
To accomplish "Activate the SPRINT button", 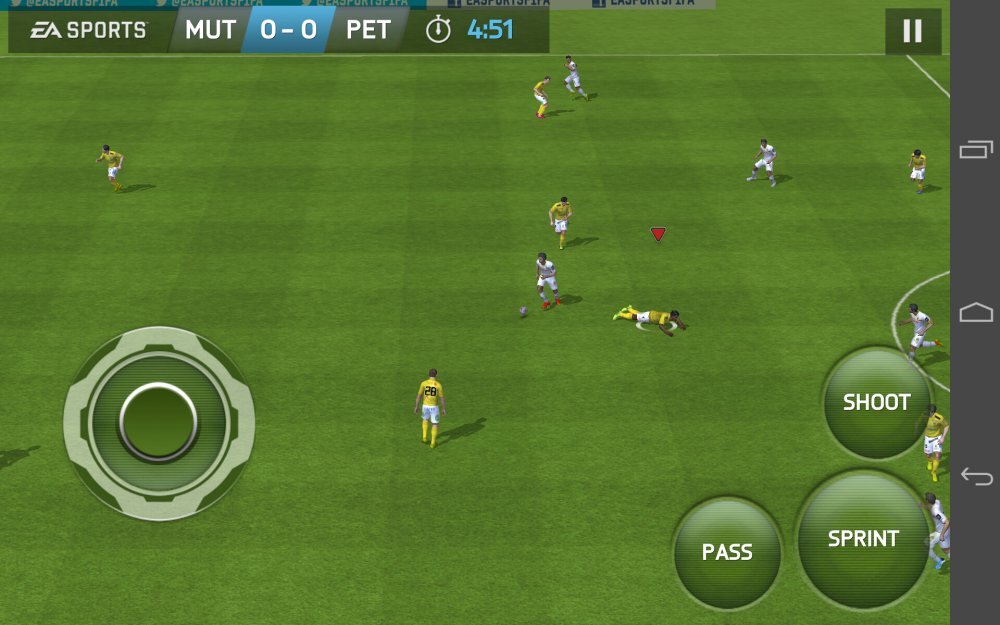I will (863, 539).
